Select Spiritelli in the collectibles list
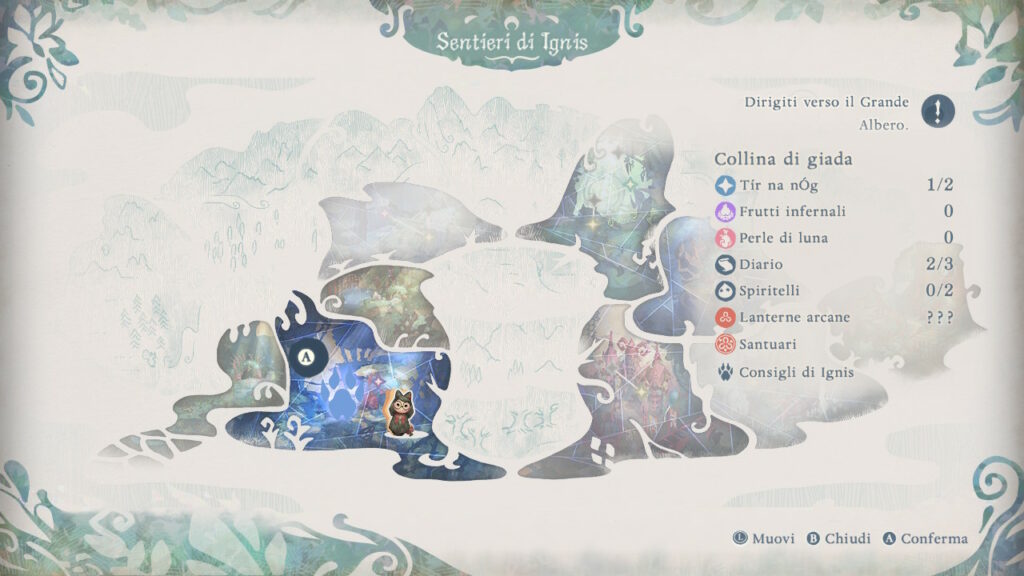Image resolution: width=1024 pixels, height=576 pixels. coord(769,291)
